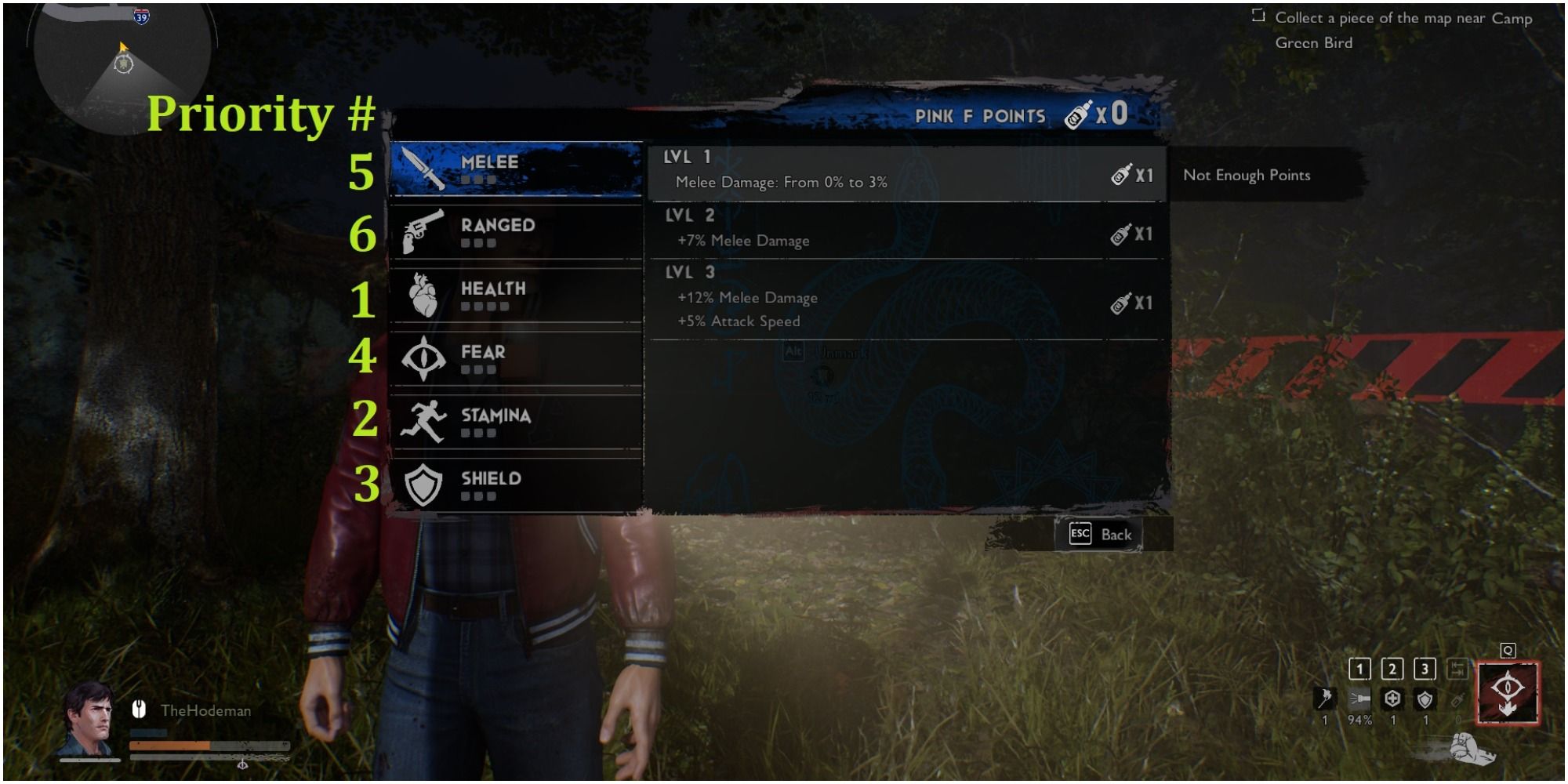This screenshot has height=784, width=1568.
Task: Select the LVL 1 Melee Damage upgrade row
Action: [902, 169]
